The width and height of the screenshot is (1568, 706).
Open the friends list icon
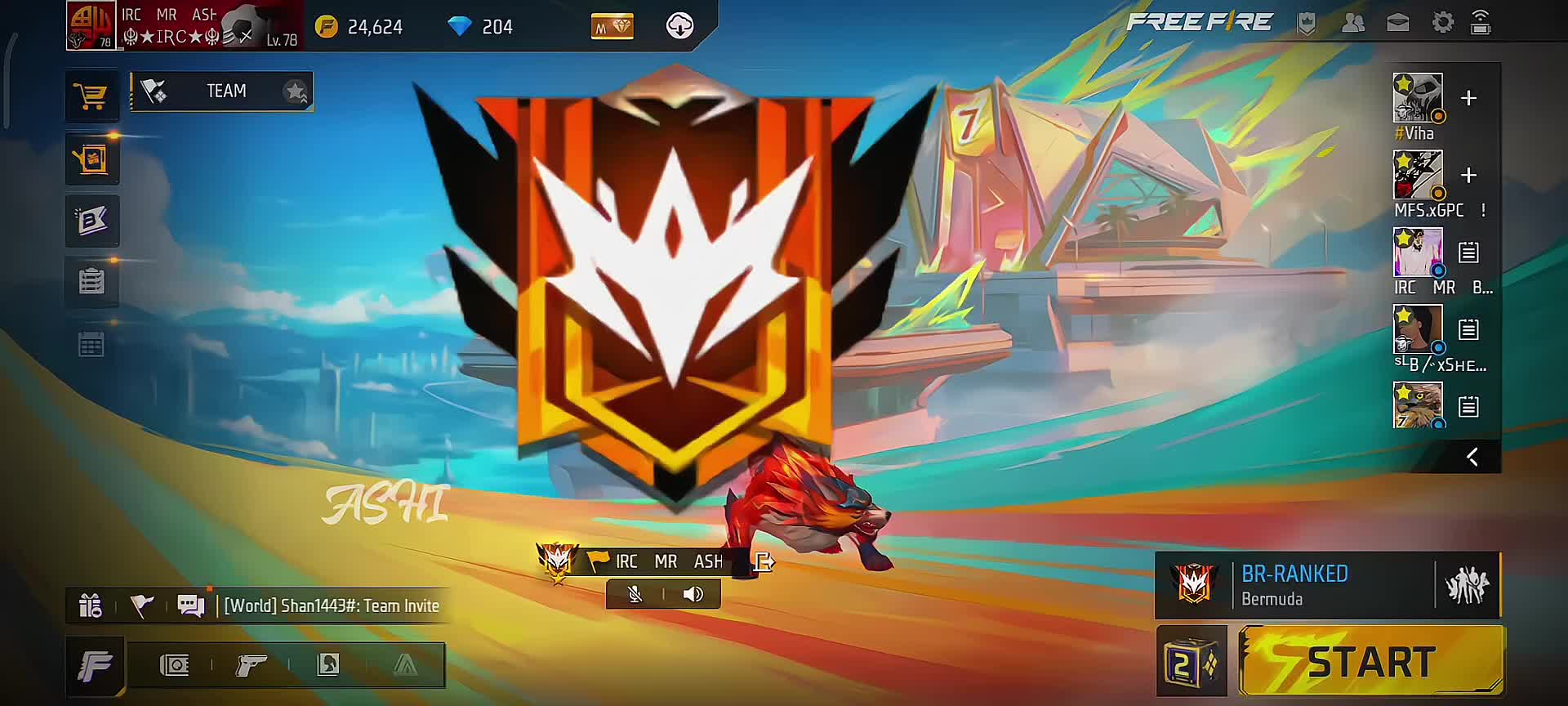click(x=1352, y=23)
